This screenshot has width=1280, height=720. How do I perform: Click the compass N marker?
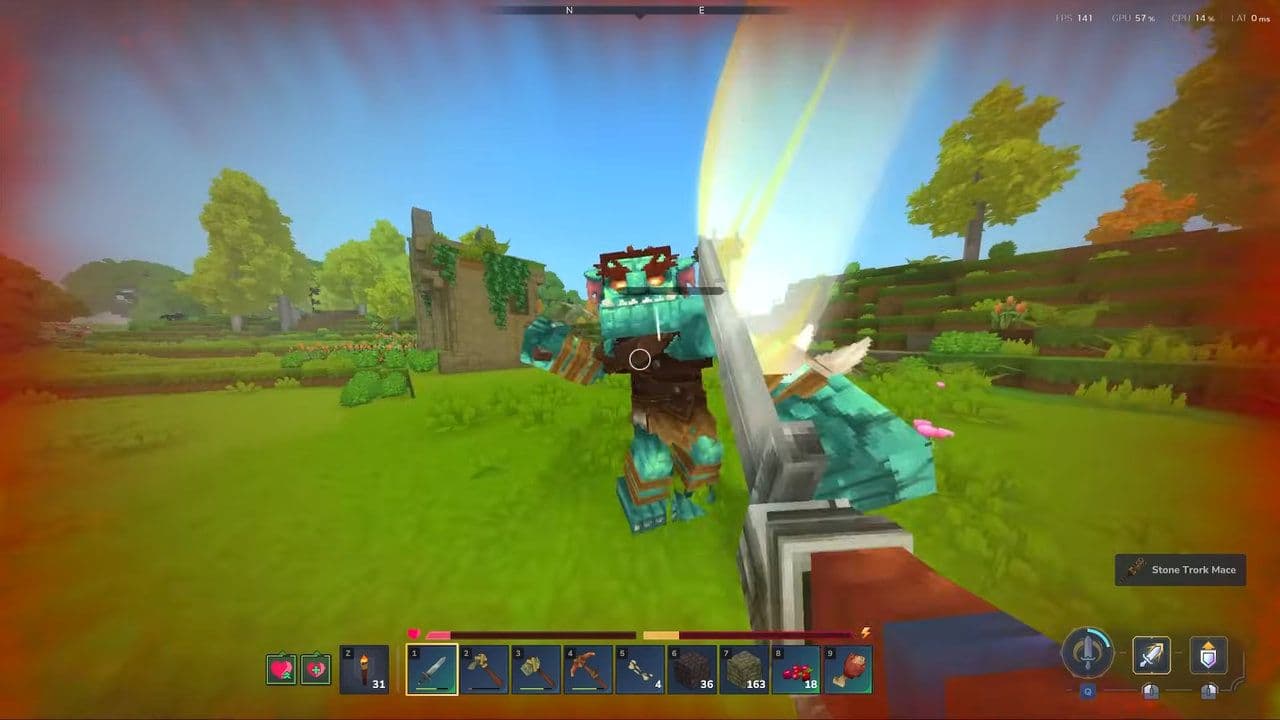coord(569,10)
